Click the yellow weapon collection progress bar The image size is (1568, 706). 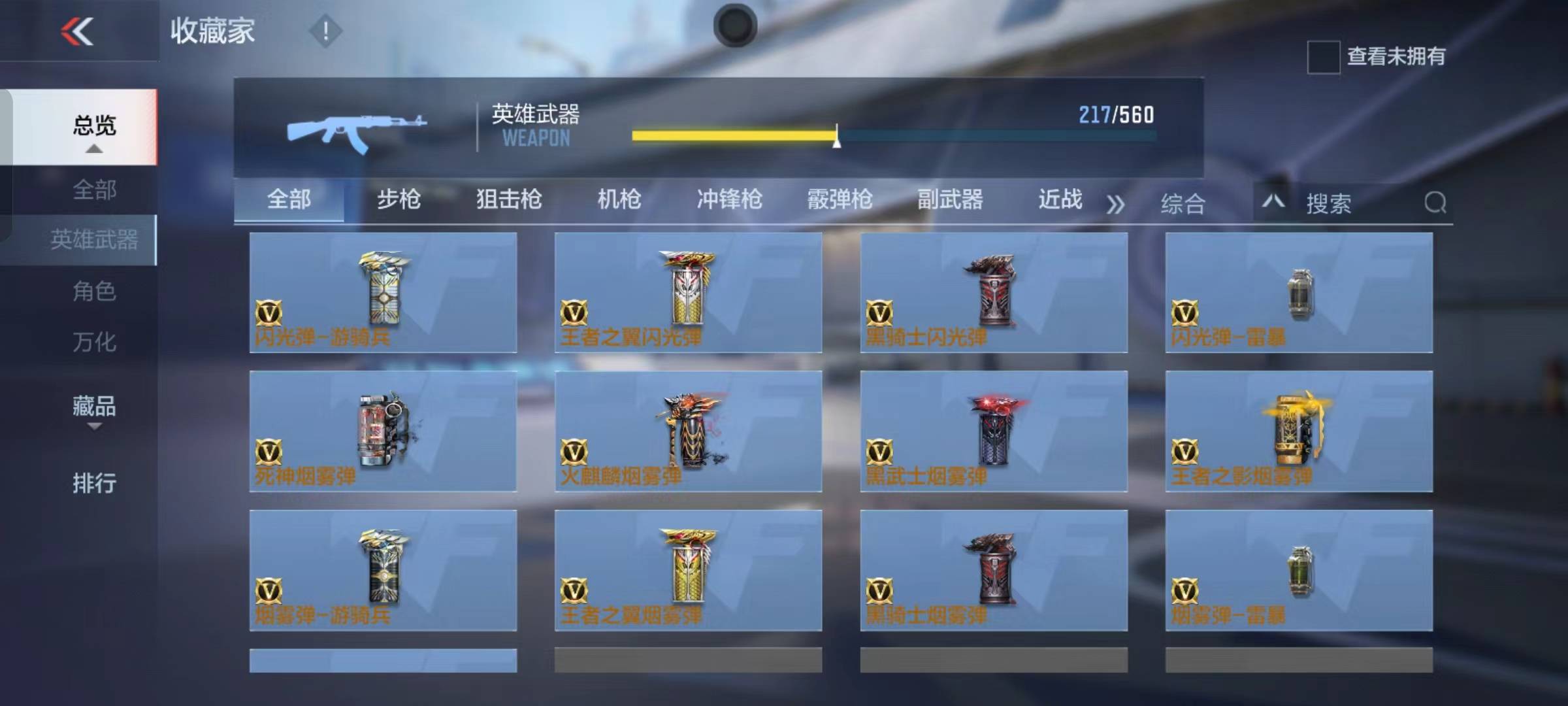point(732,135)
